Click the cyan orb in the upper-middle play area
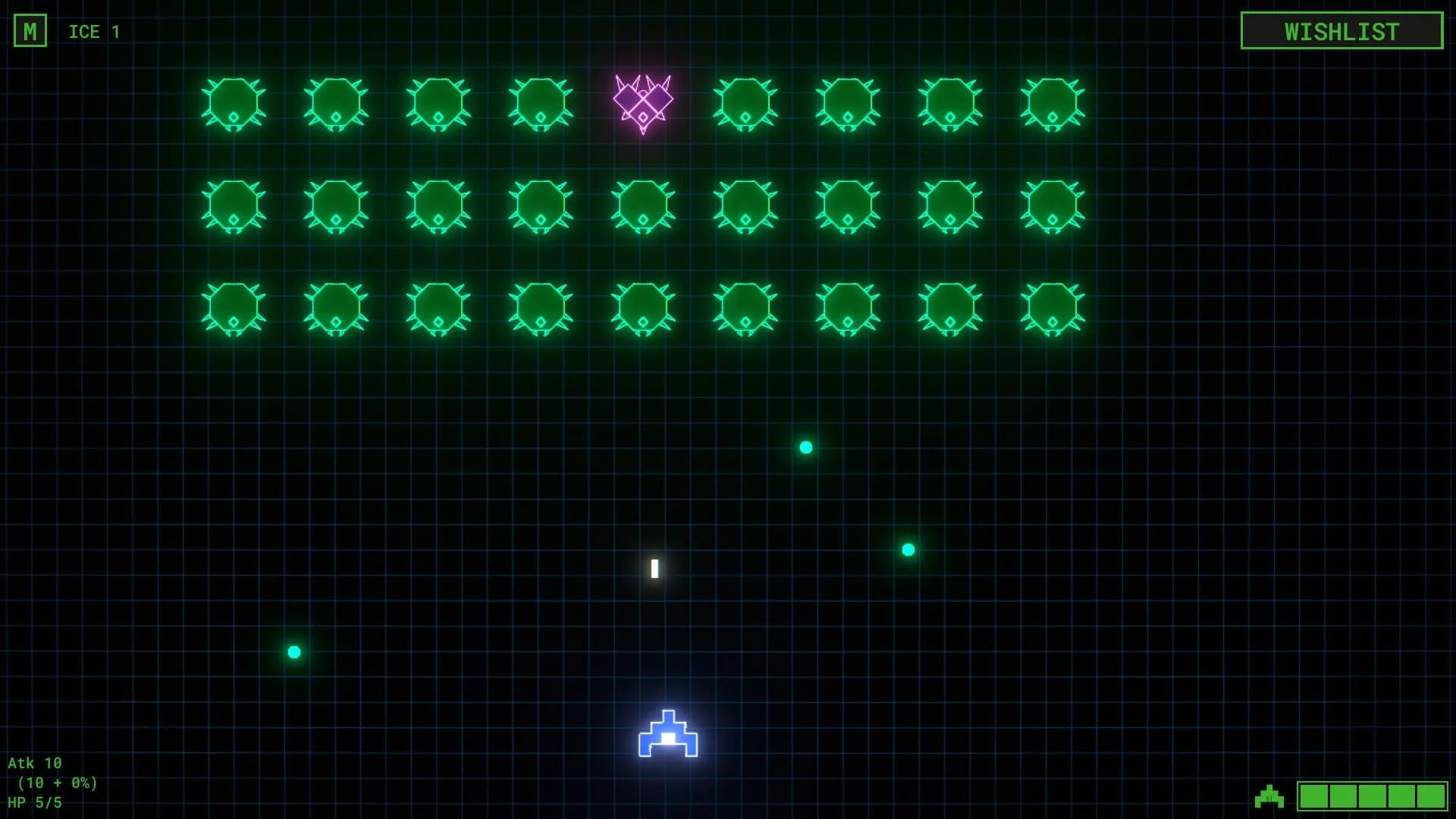Screen dimensions: 1456x819 tap(805, 447)
